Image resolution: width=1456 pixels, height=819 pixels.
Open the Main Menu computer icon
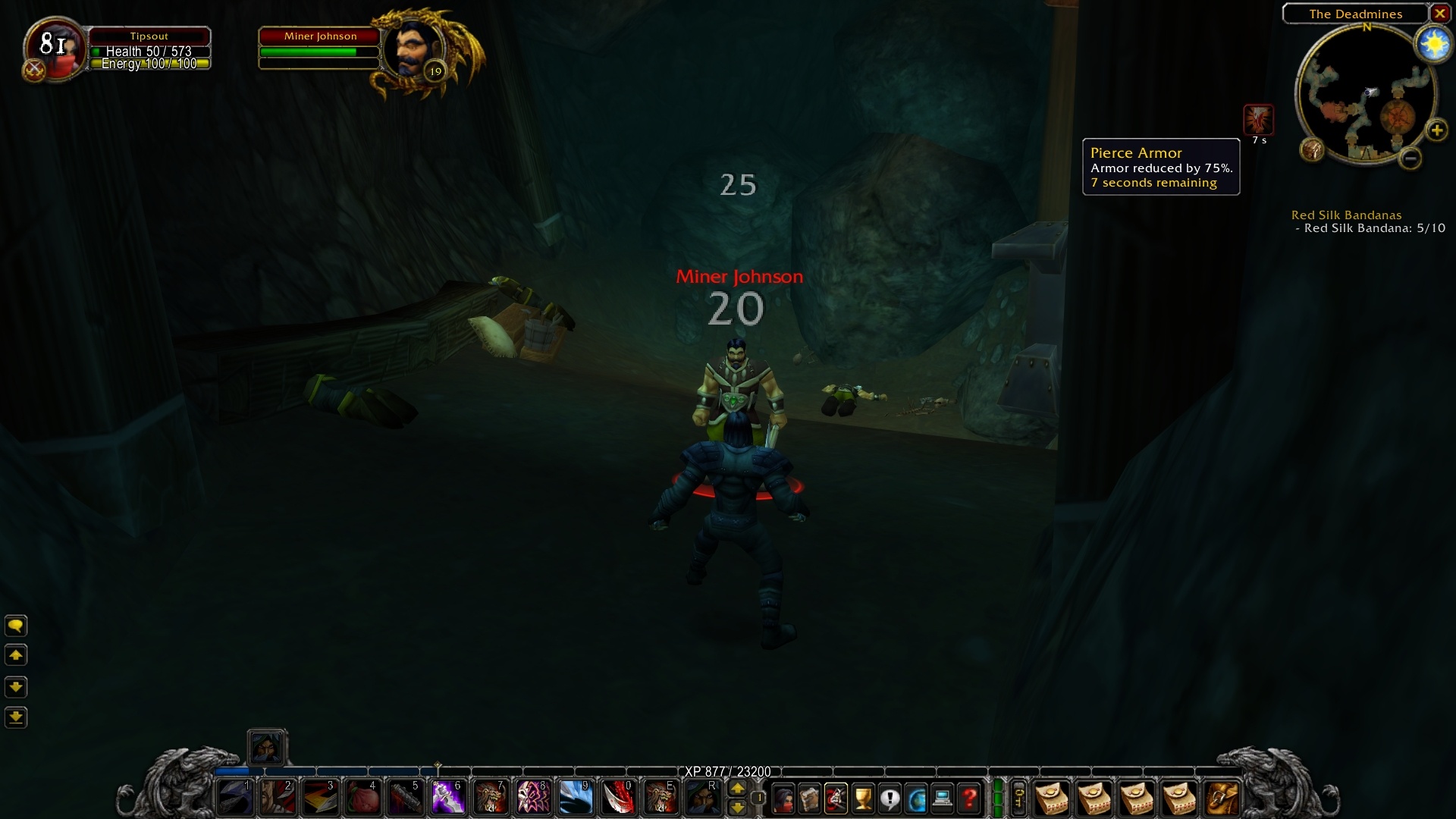(x=943, y=799)
